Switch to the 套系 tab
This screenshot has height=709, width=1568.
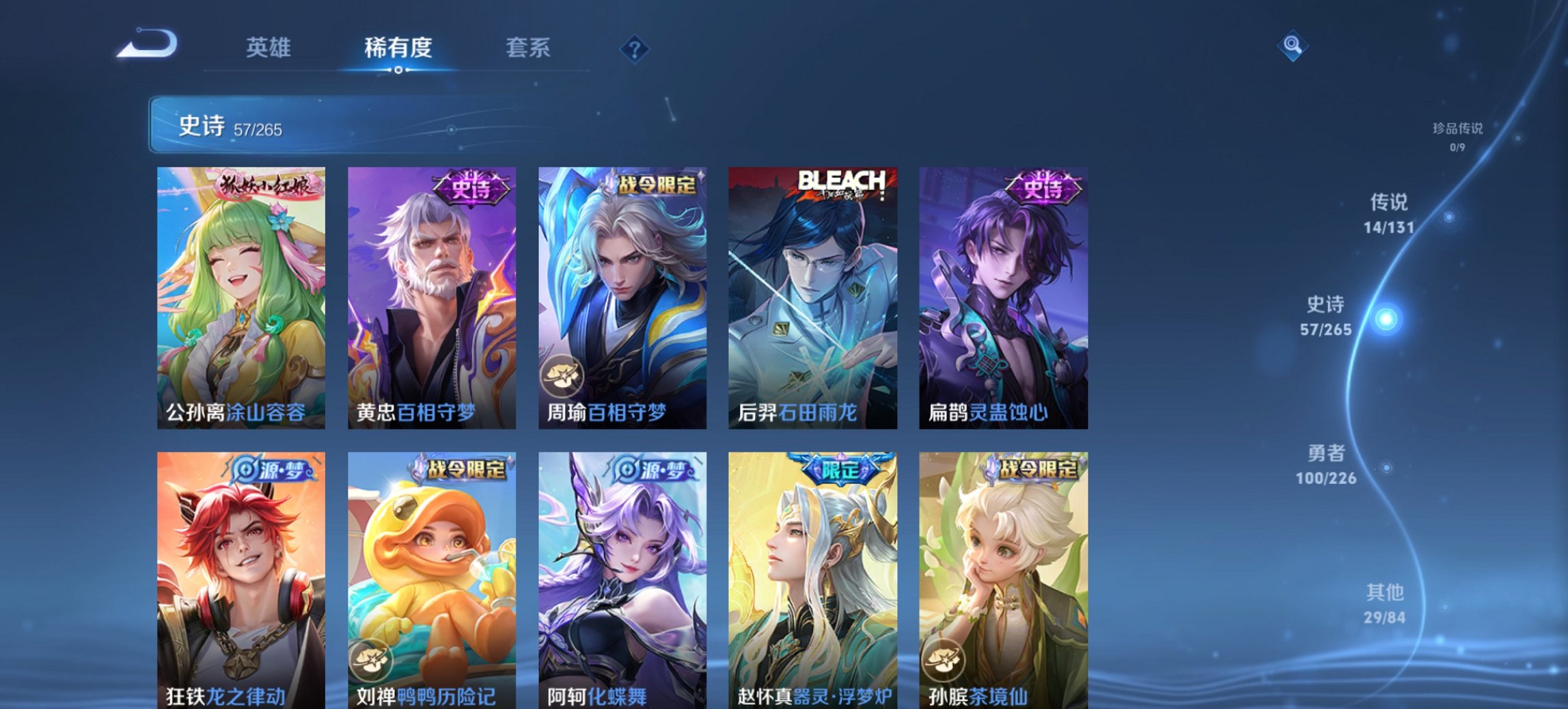(527, 48)
